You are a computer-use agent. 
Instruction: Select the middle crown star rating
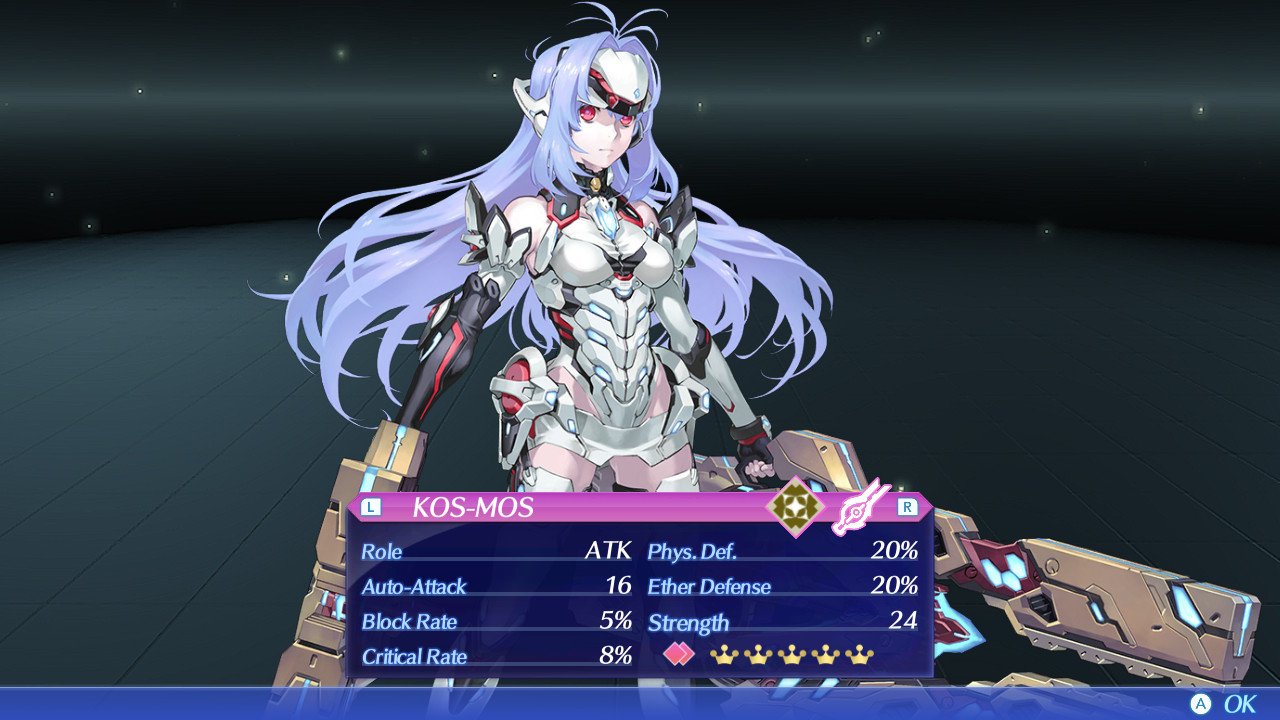pyautogui.click(x=792, y=655)
